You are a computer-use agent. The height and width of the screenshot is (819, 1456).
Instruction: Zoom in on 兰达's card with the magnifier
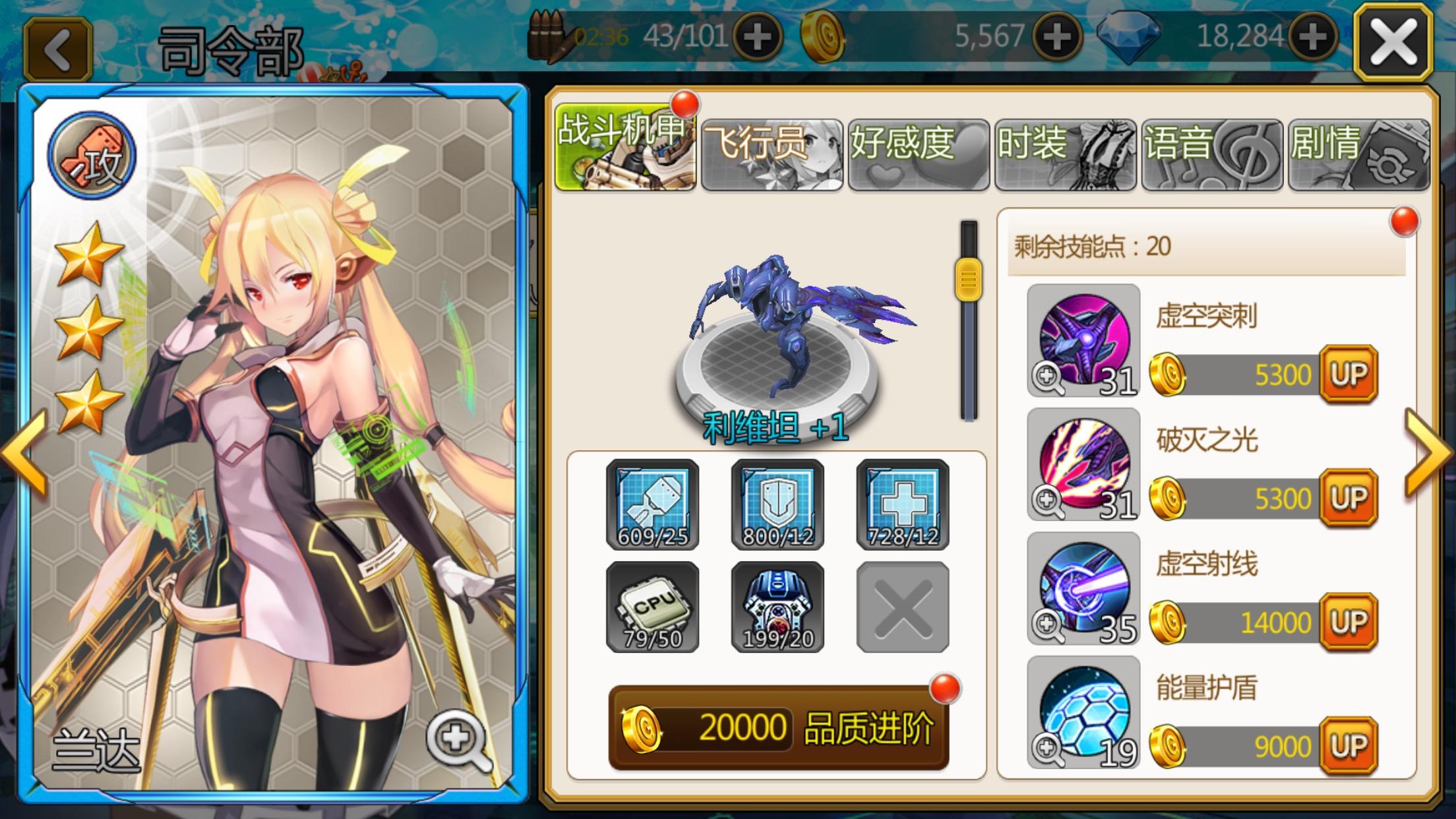[x=458, y=741]
